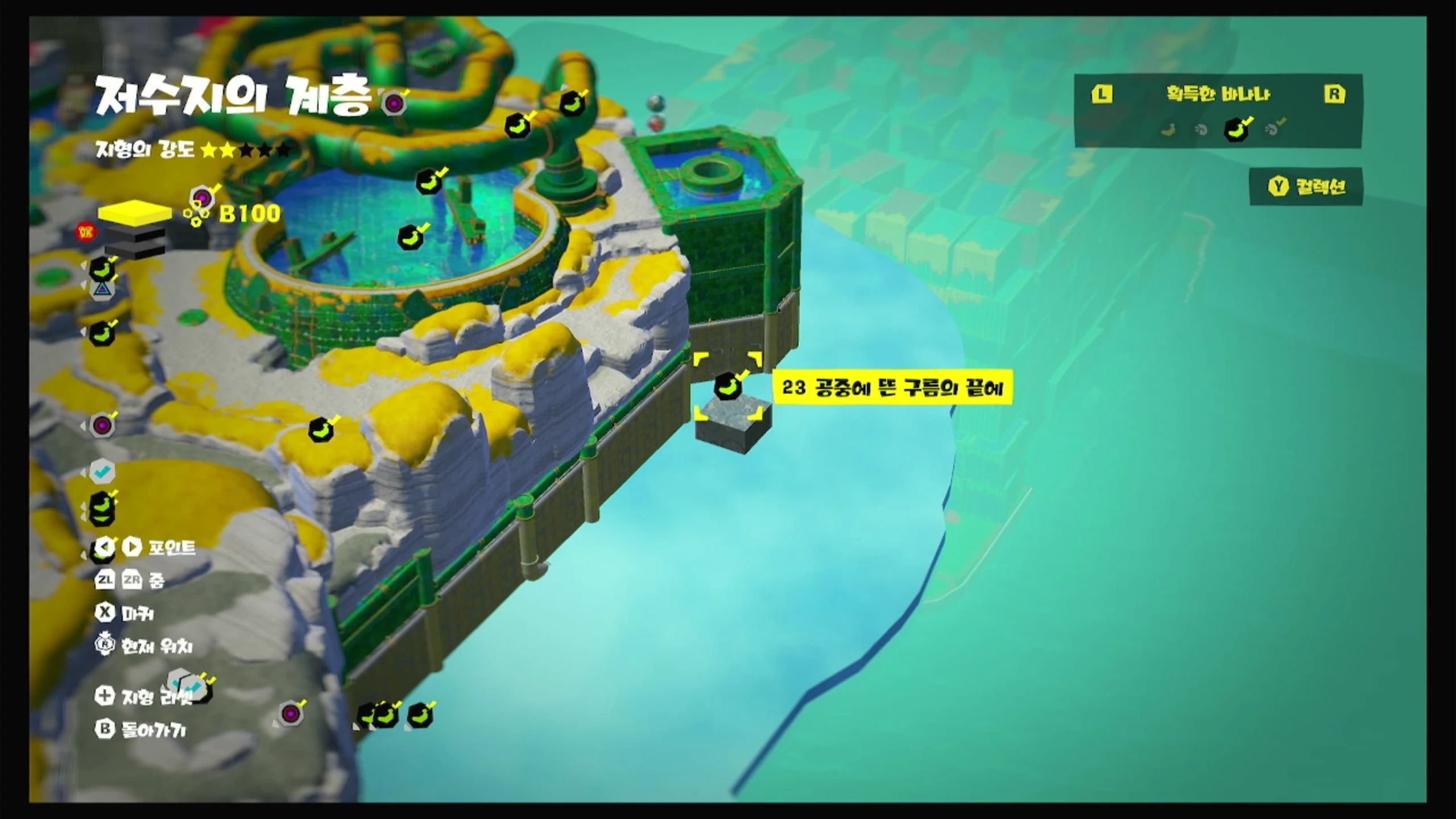Choose the yellow B100 layer in the stack
Viewport: 1456px width, 819px height.
pyautogui.click(x=135, y=213)
